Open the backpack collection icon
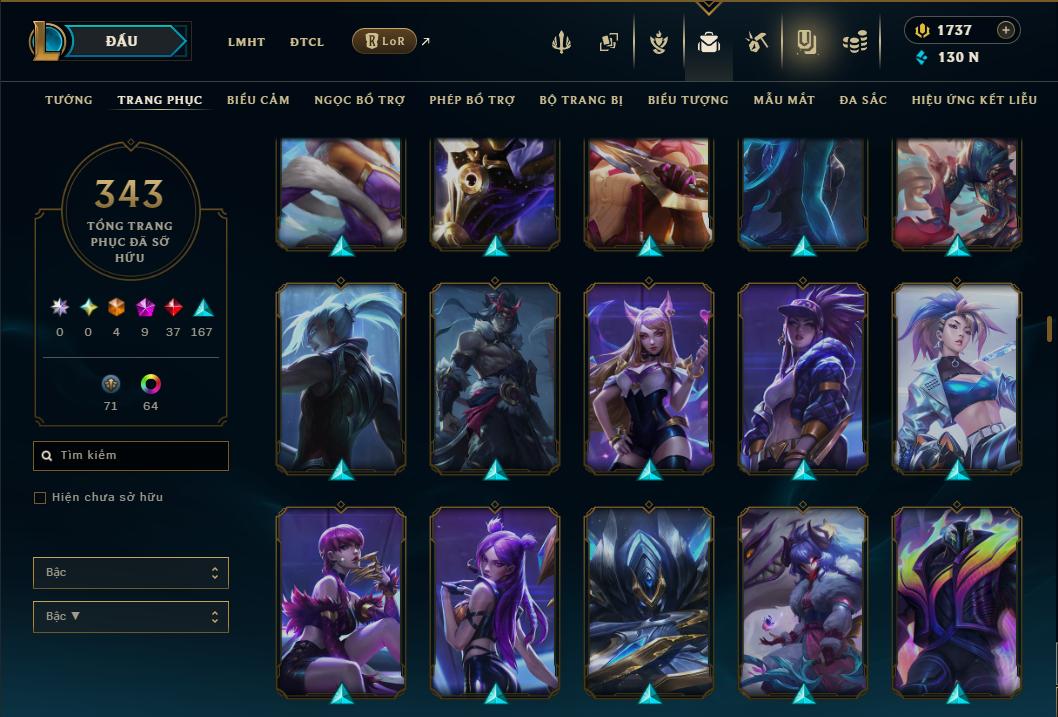Screen dimensions: 1058x717 (x=709, y=42)
